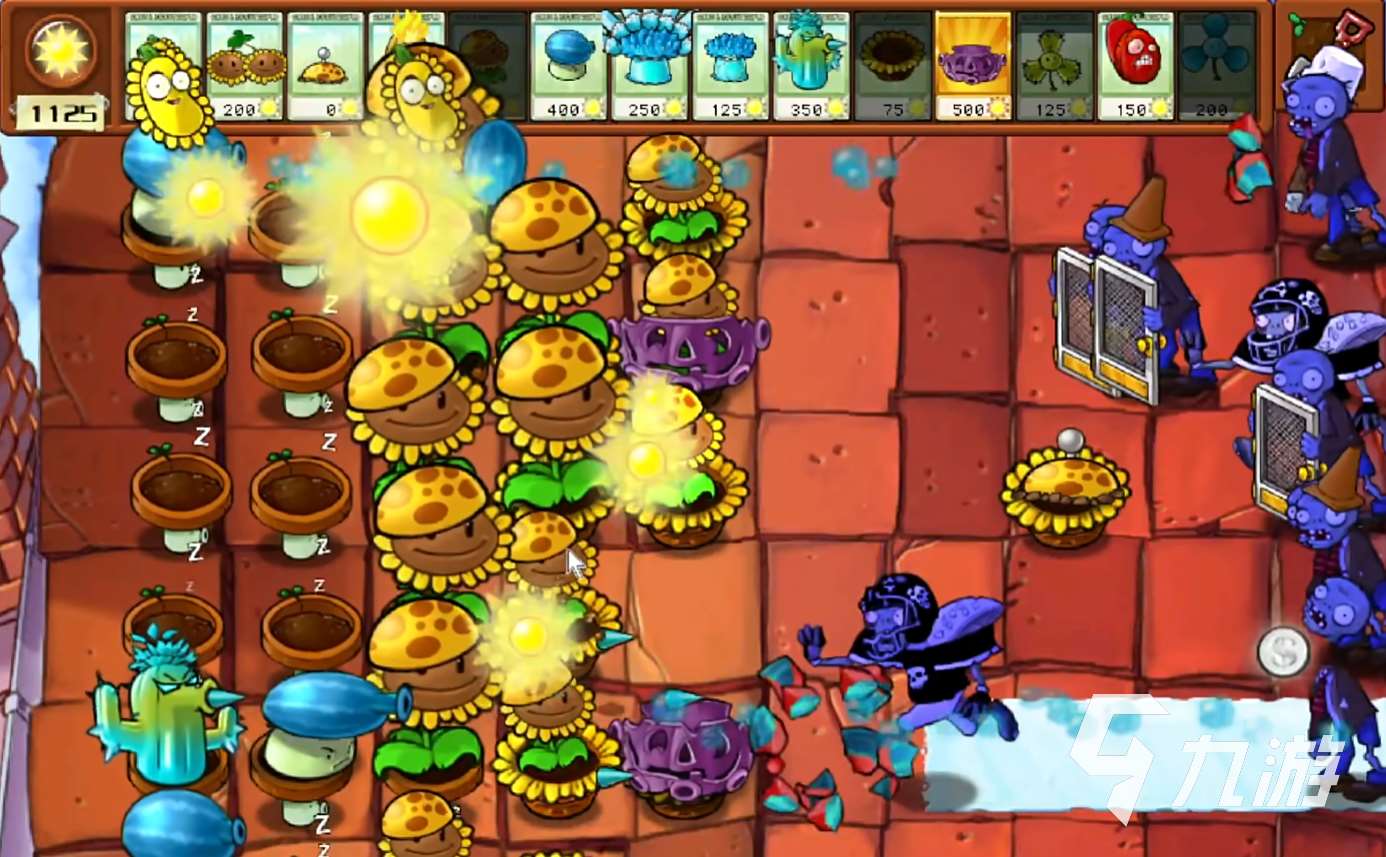This screenshot has height=857, width=1386.
Task: Select the 125-sun green Blover card
Action: 1055,65
